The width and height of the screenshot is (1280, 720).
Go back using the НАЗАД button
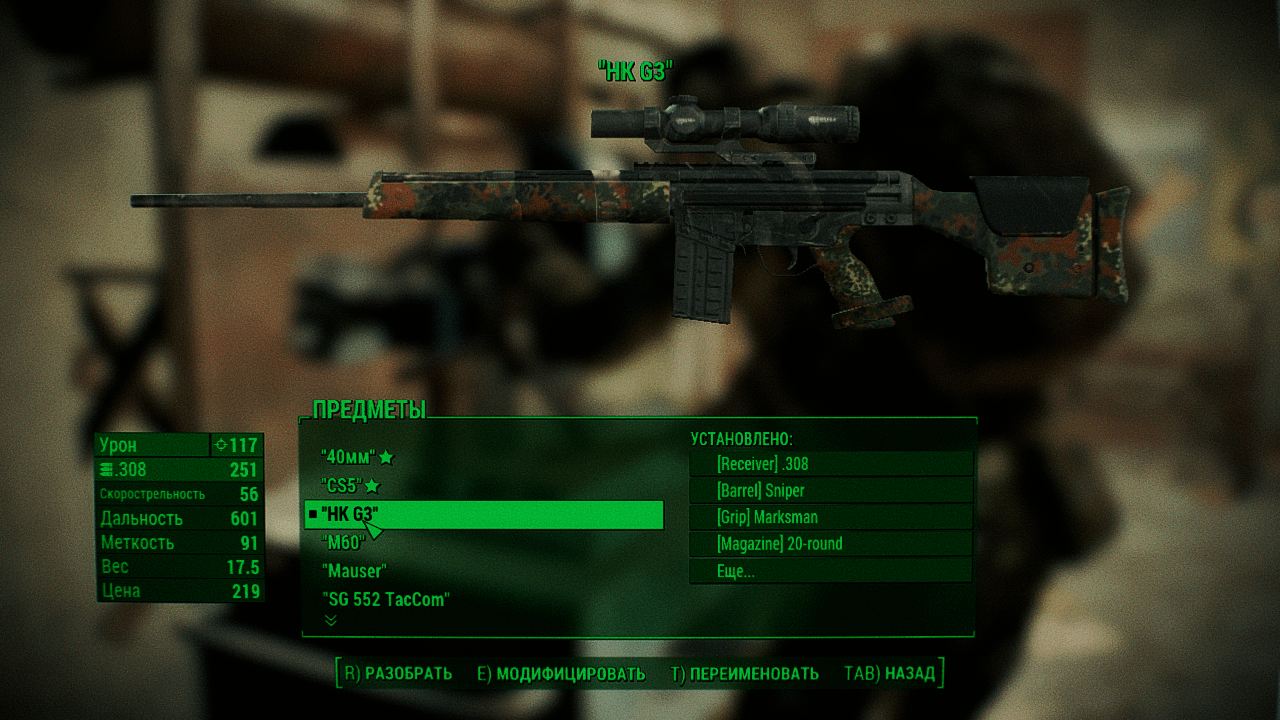890,674
